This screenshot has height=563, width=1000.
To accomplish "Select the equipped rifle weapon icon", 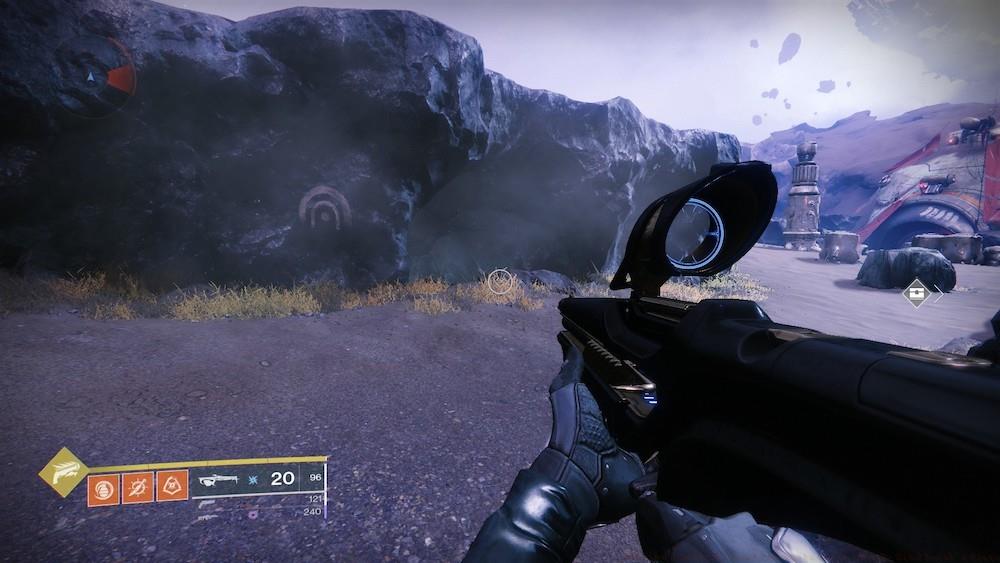I will pyautogui.click(x=219, y=480).
